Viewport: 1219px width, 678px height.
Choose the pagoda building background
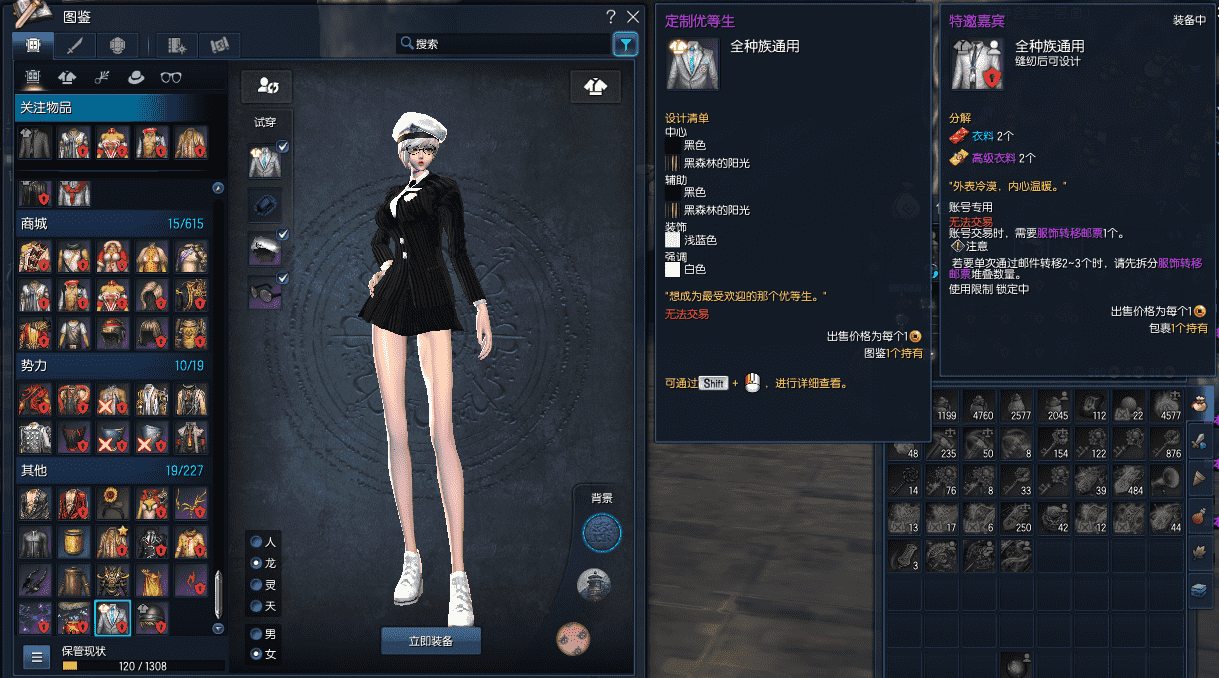[x=594, y=583]
